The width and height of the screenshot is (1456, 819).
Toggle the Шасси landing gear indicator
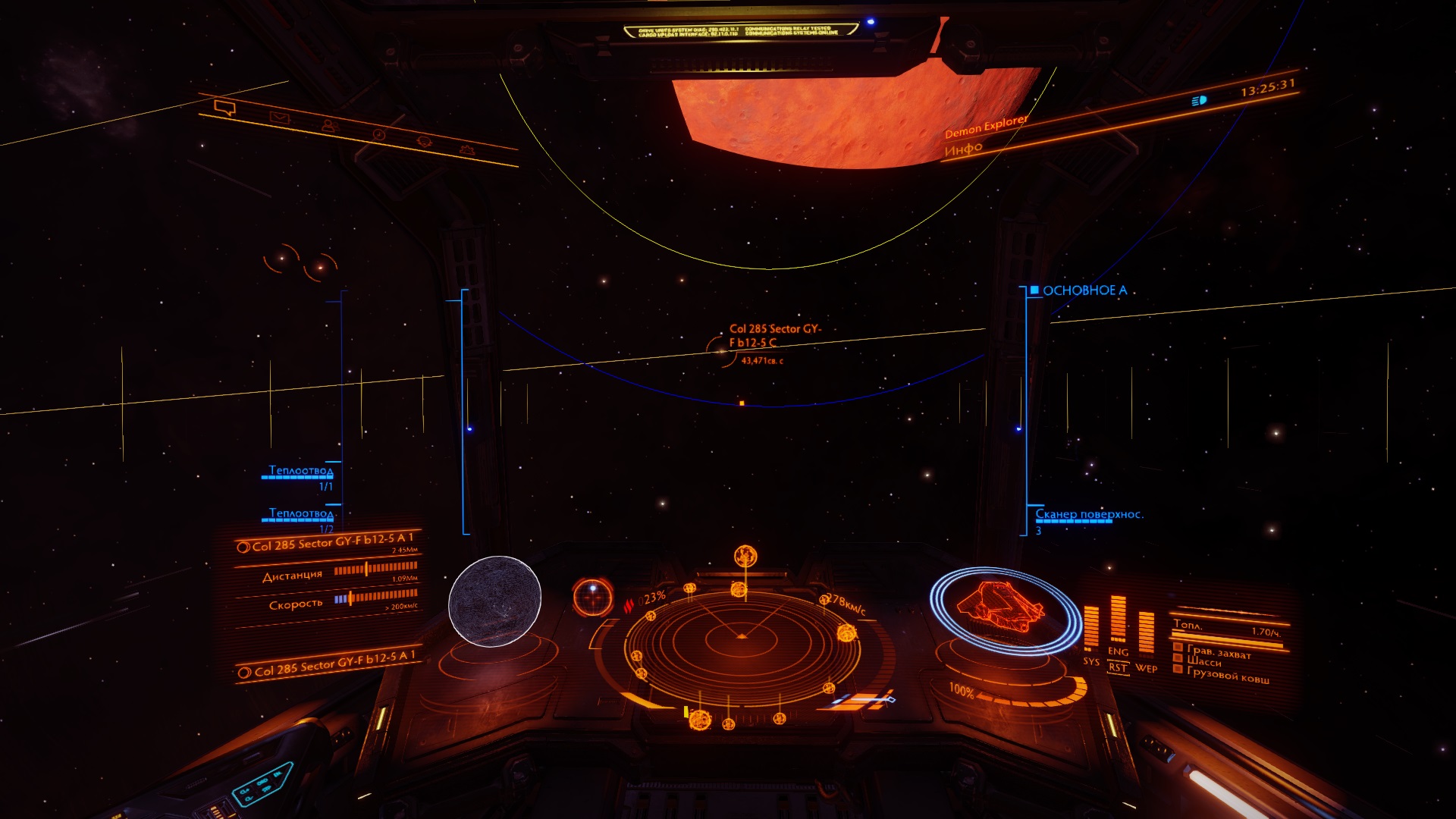click(1203, 661)
